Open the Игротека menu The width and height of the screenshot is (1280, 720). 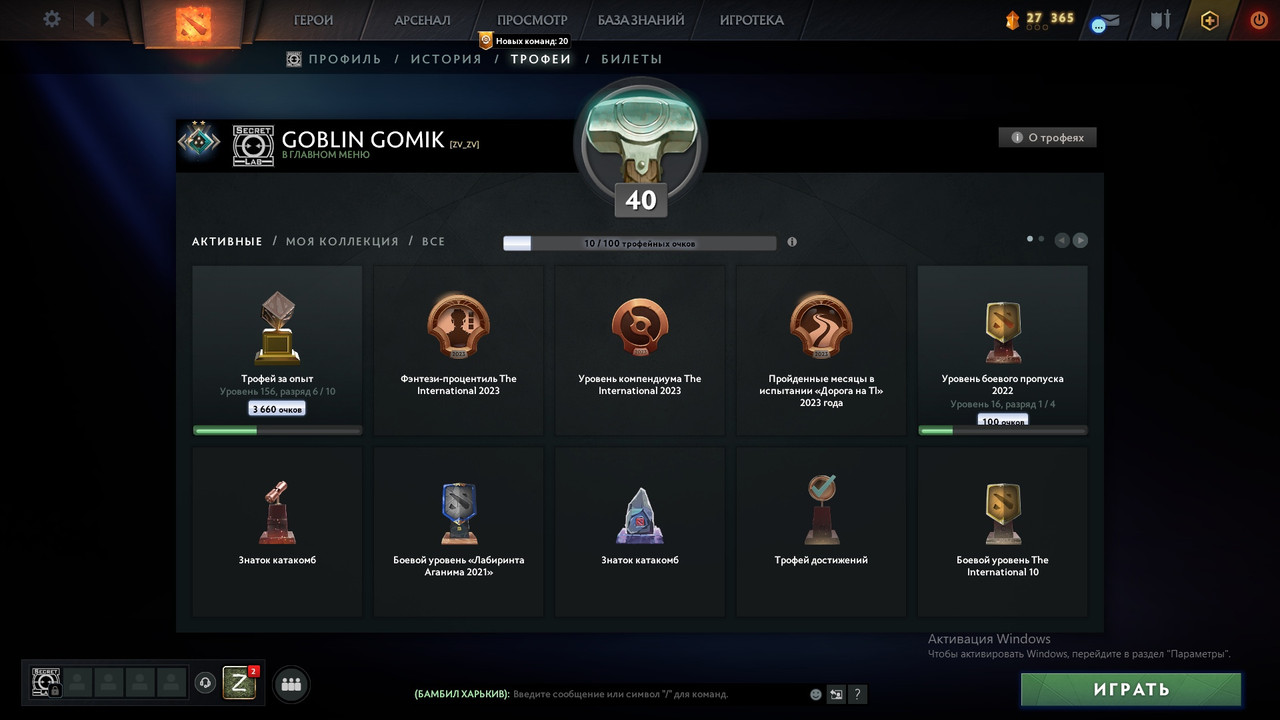[751, 20]
